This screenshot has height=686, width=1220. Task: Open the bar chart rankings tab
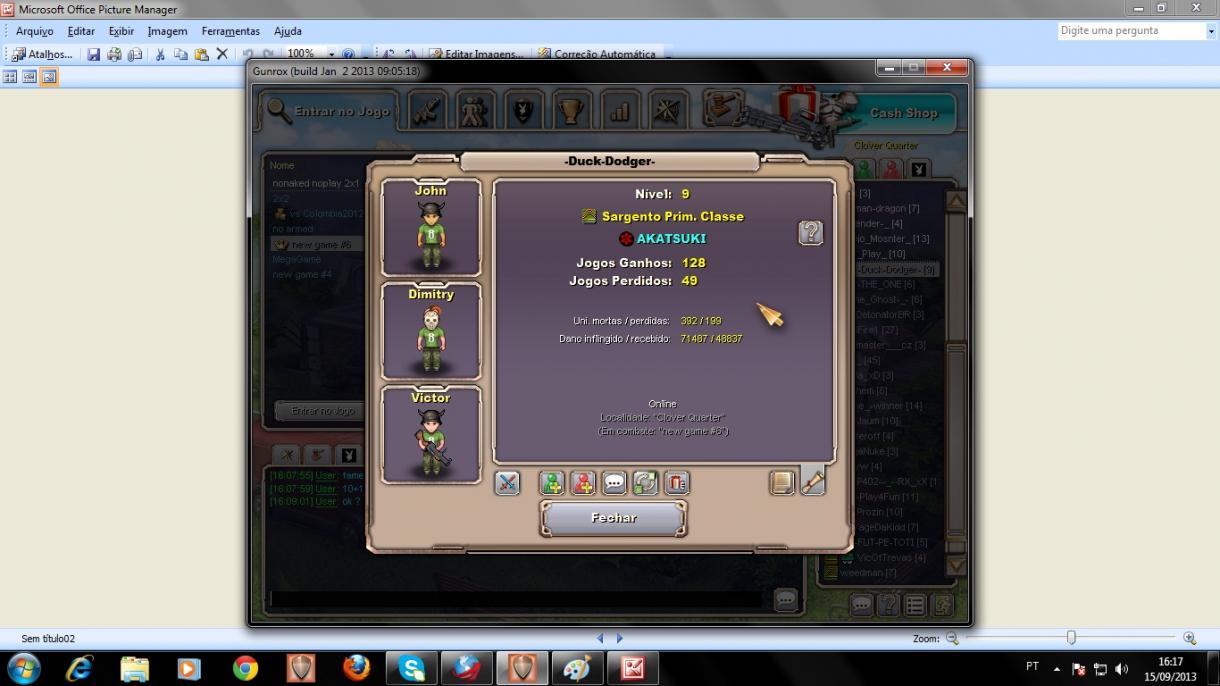pyautogui.click(x=619, y=110)
